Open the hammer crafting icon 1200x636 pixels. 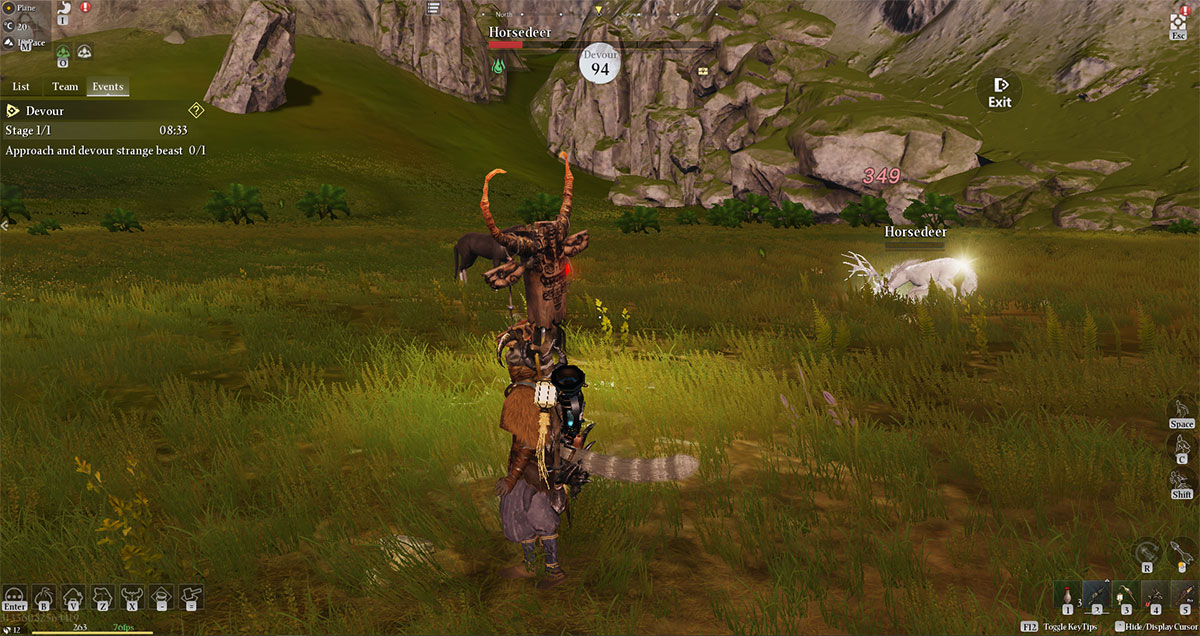coord(191,597)
